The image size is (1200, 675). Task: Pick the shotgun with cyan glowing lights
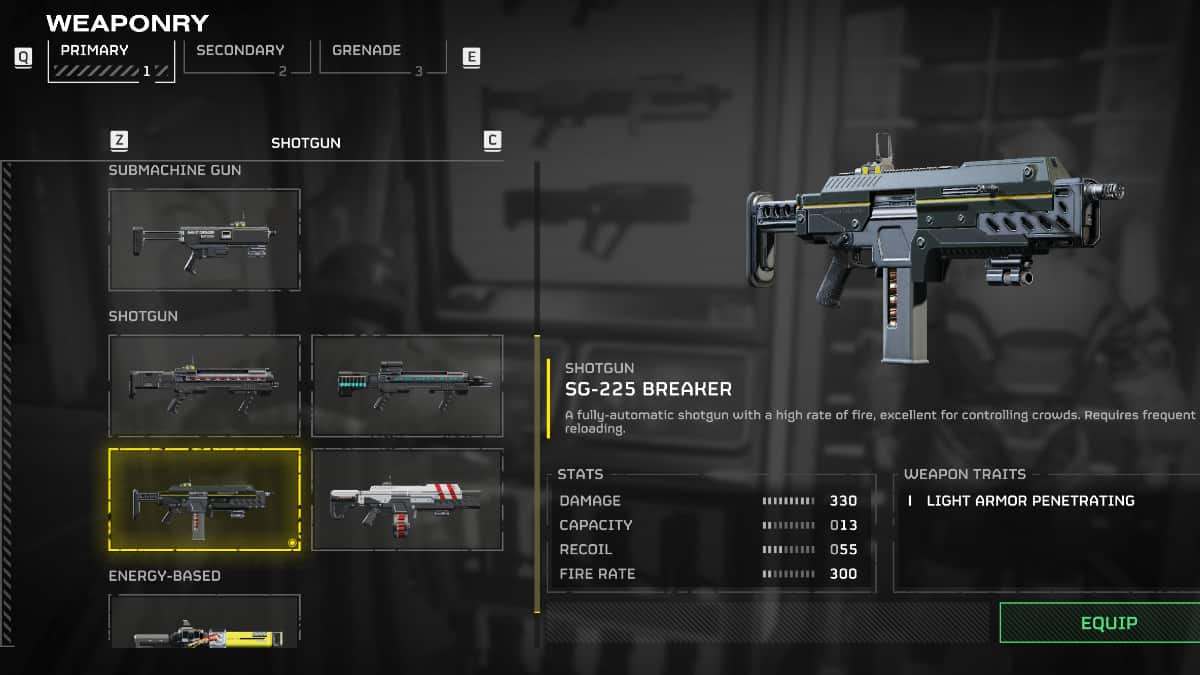pos(407,385)
